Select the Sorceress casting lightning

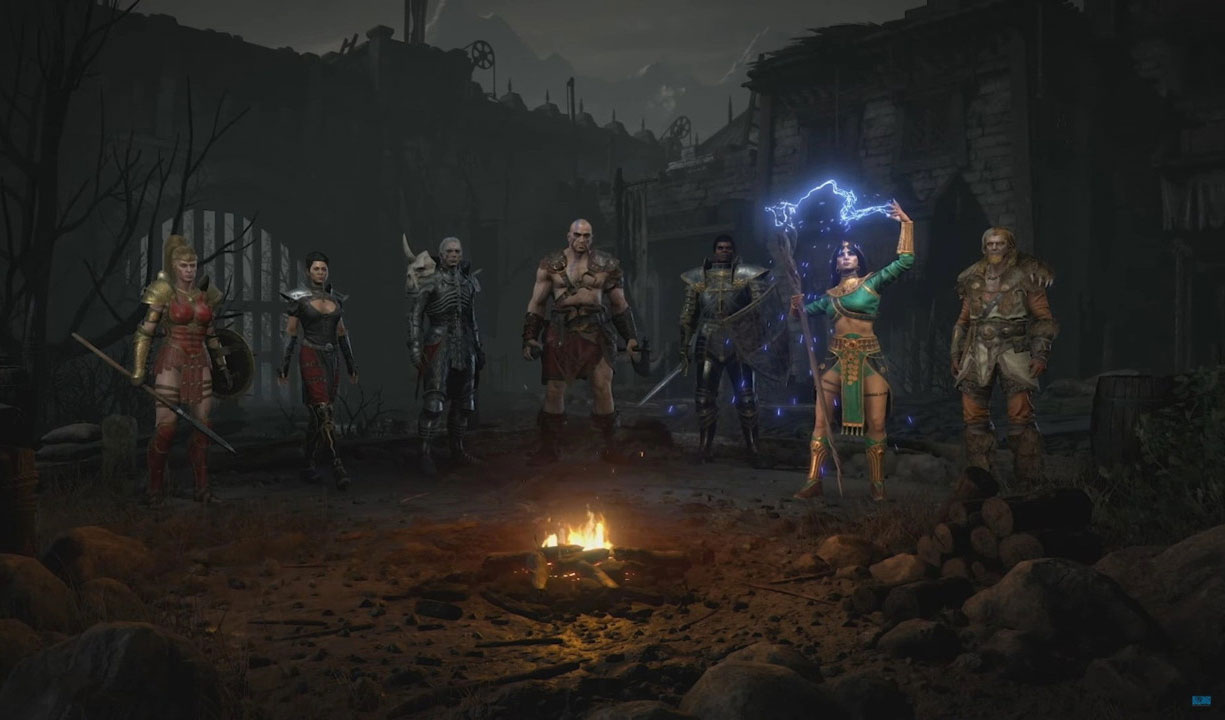[856, 350]
